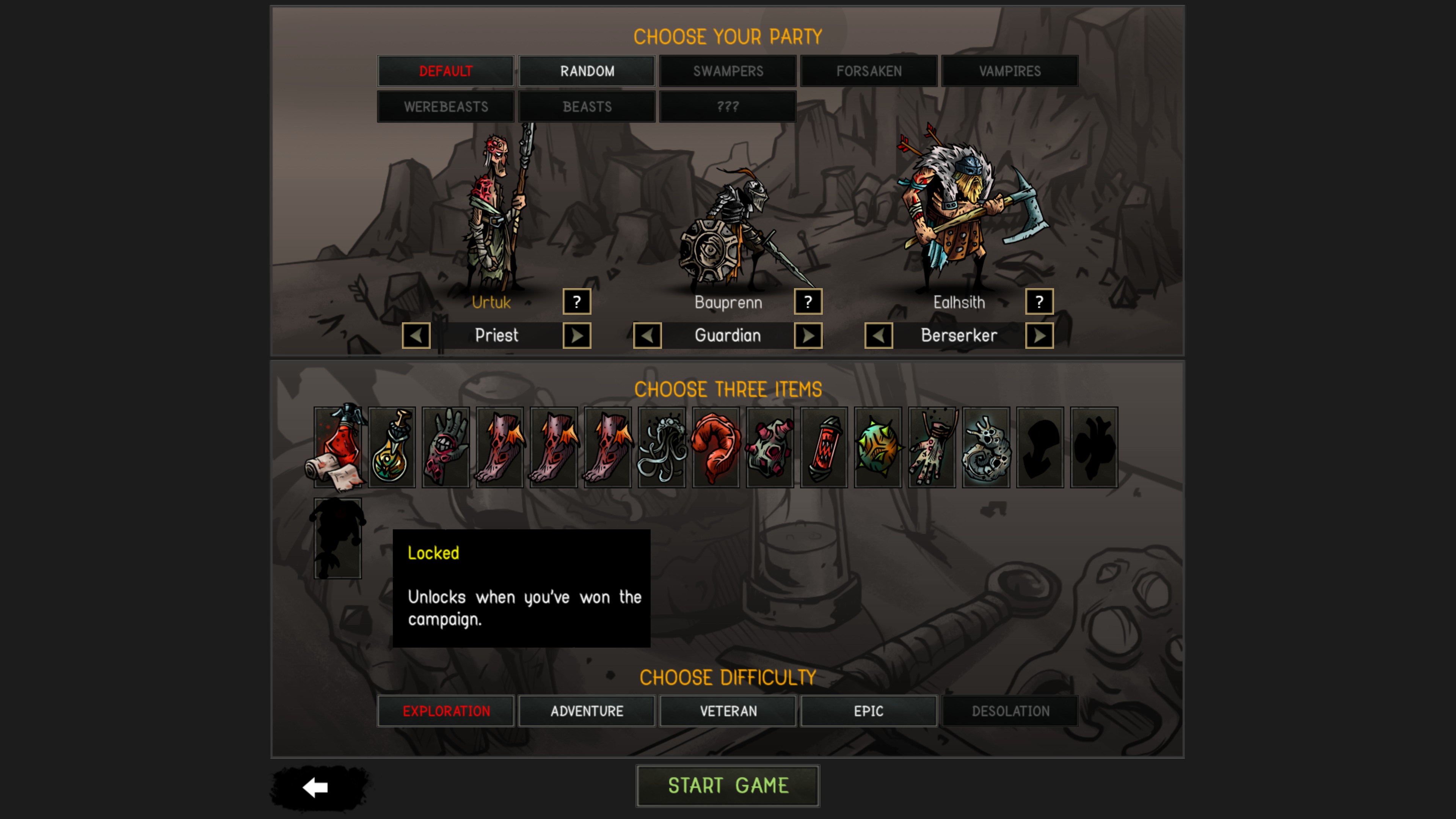Open Urtuk's class info with the question mark

coord(576,302)
